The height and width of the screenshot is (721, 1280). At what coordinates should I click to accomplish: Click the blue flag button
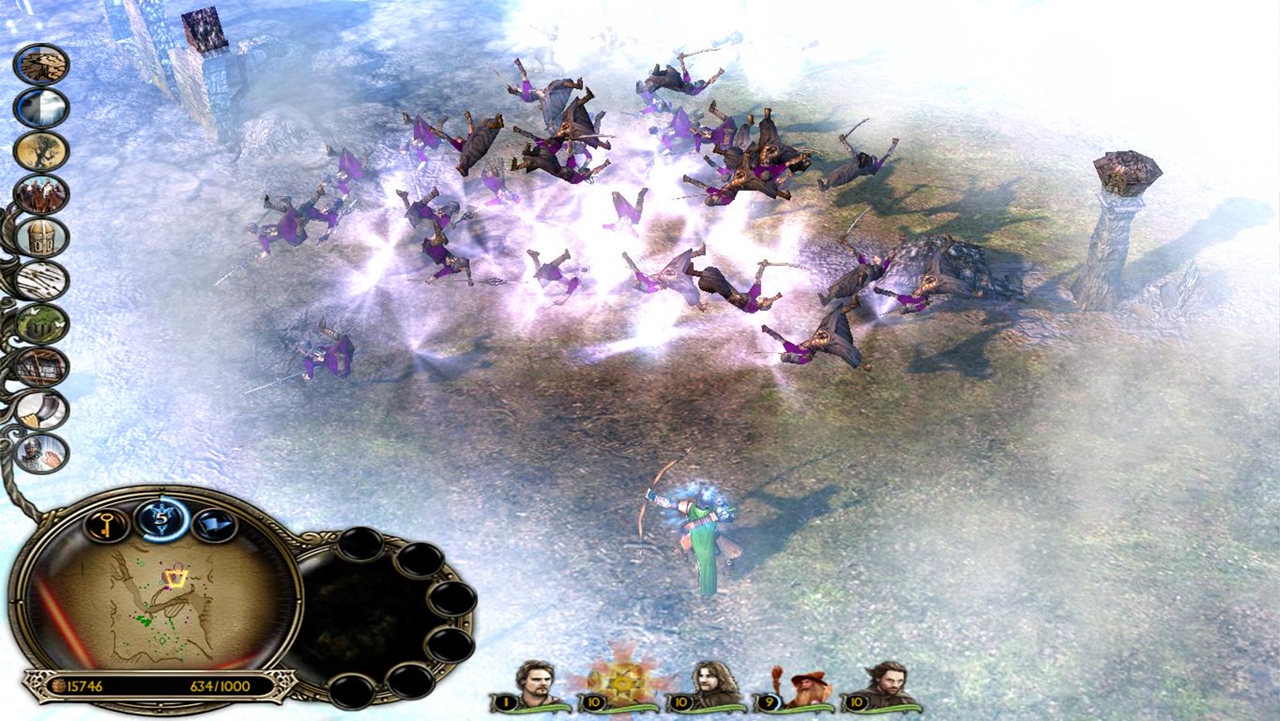[x=214, y=523]
